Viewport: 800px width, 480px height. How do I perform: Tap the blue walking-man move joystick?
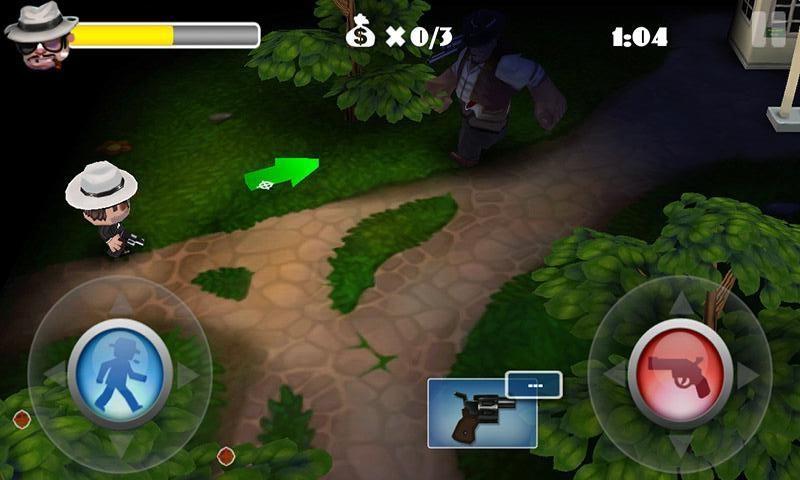click(x=120, y=373)
